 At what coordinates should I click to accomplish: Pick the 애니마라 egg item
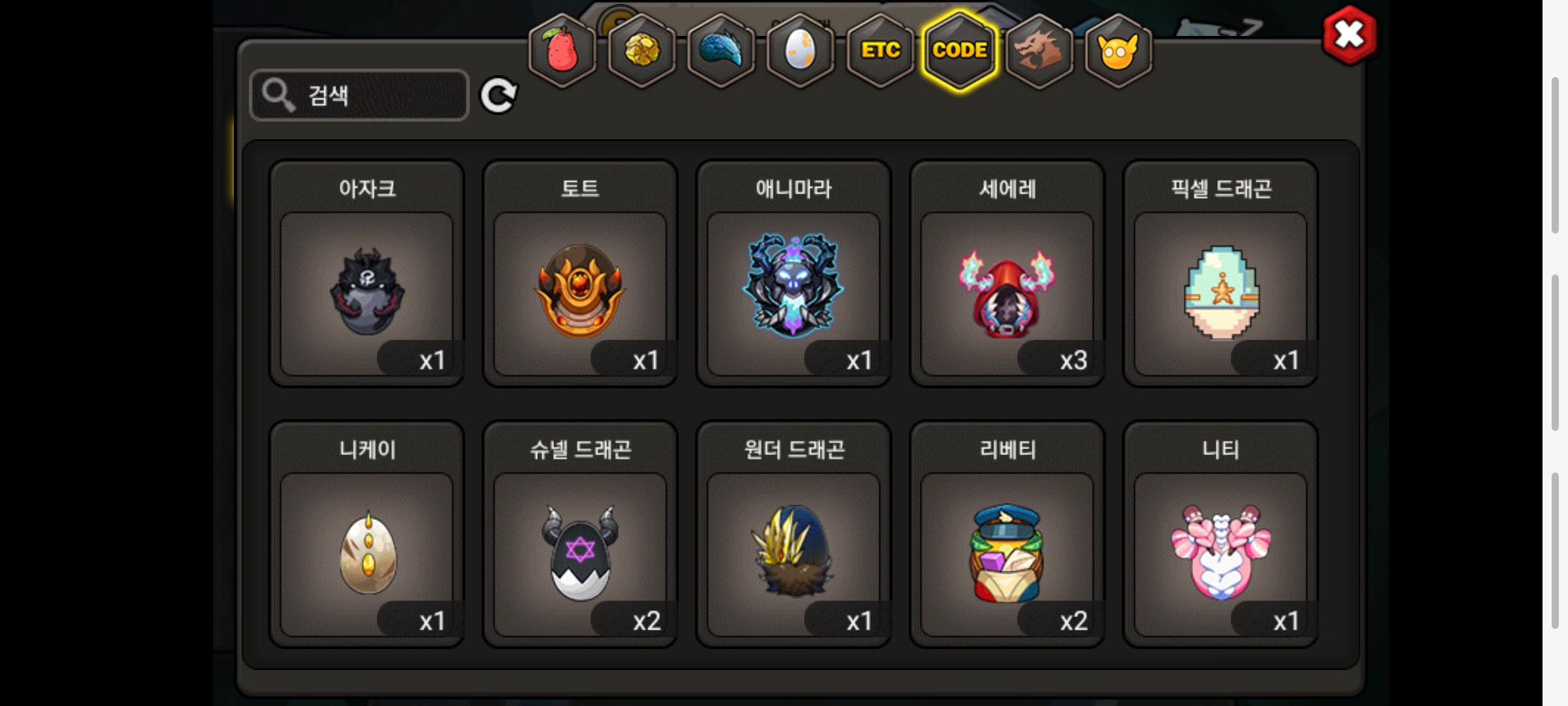pos(793,293)
